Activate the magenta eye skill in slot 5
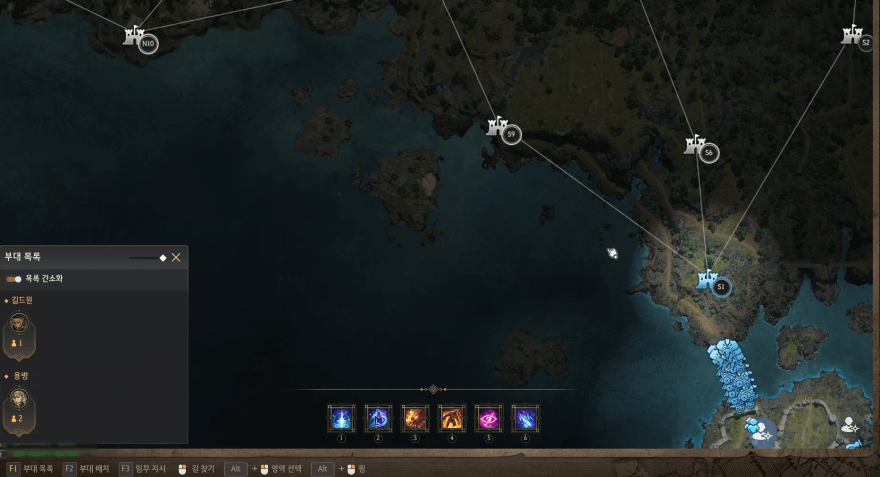Image resolution: width=880 pixels, height=477 pixels. (489, 418)
